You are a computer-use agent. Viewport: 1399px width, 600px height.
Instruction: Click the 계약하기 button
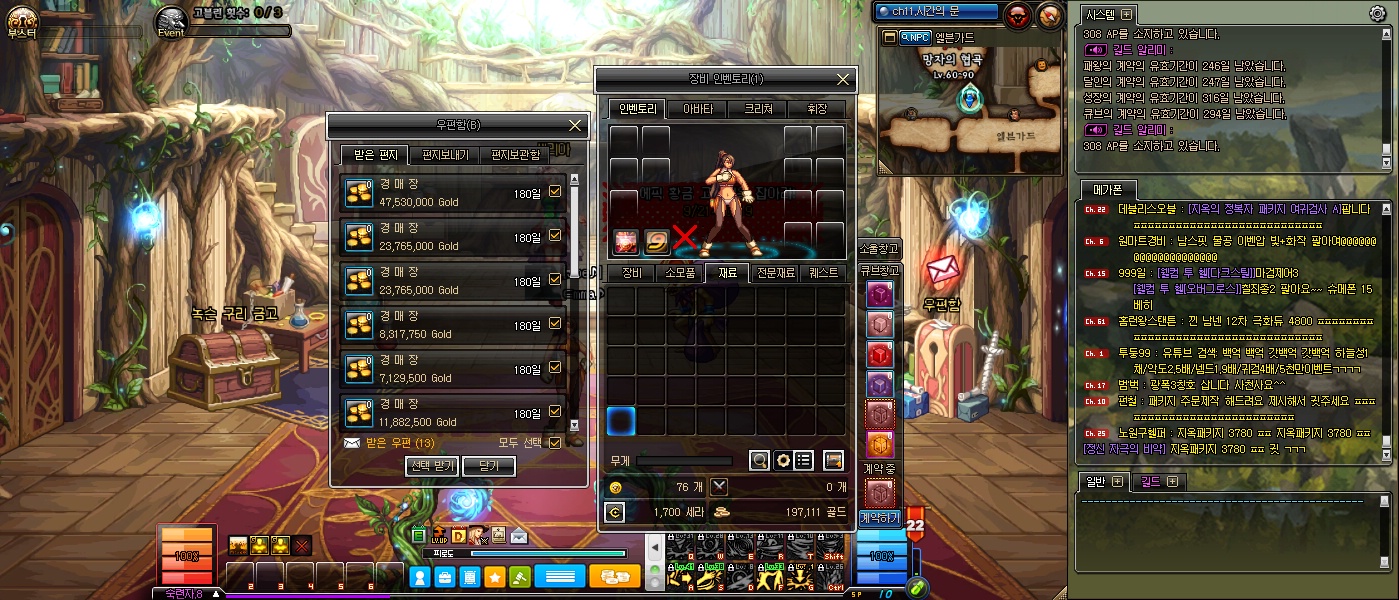pos(880,518)
